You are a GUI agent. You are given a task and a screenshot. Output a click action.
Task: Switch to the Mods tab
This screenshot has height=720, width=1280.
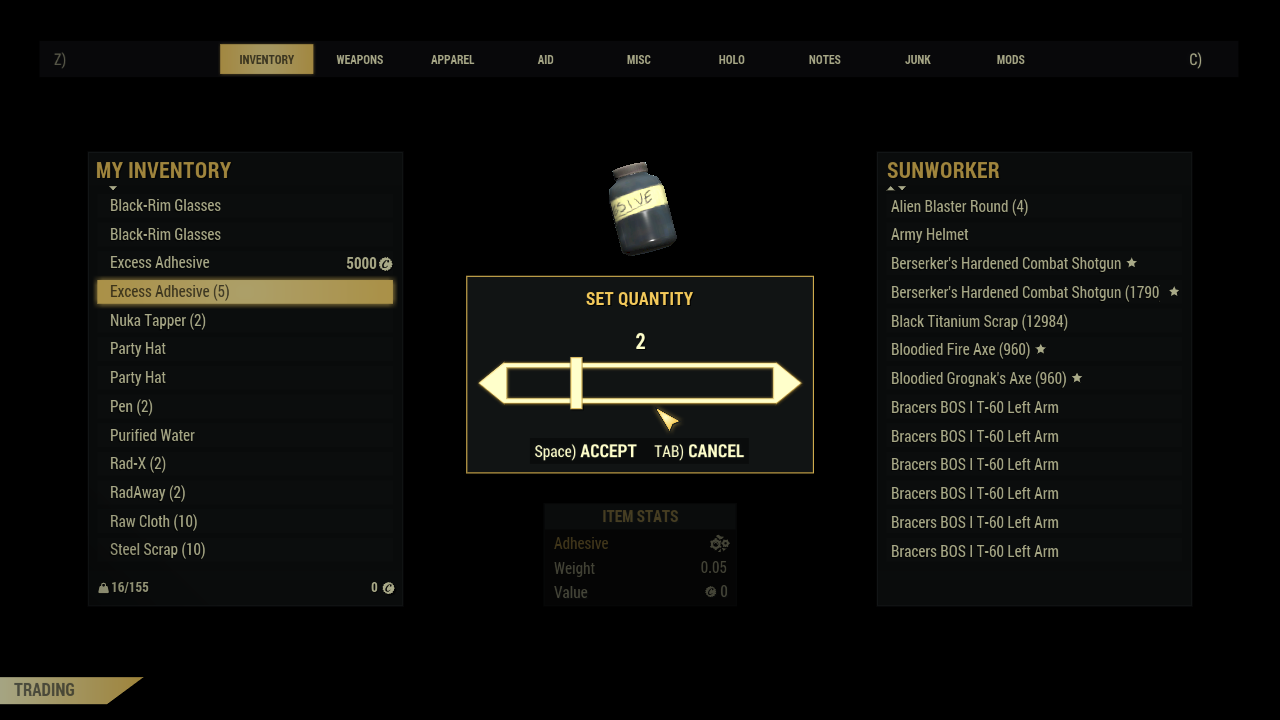pos(1010,60)
